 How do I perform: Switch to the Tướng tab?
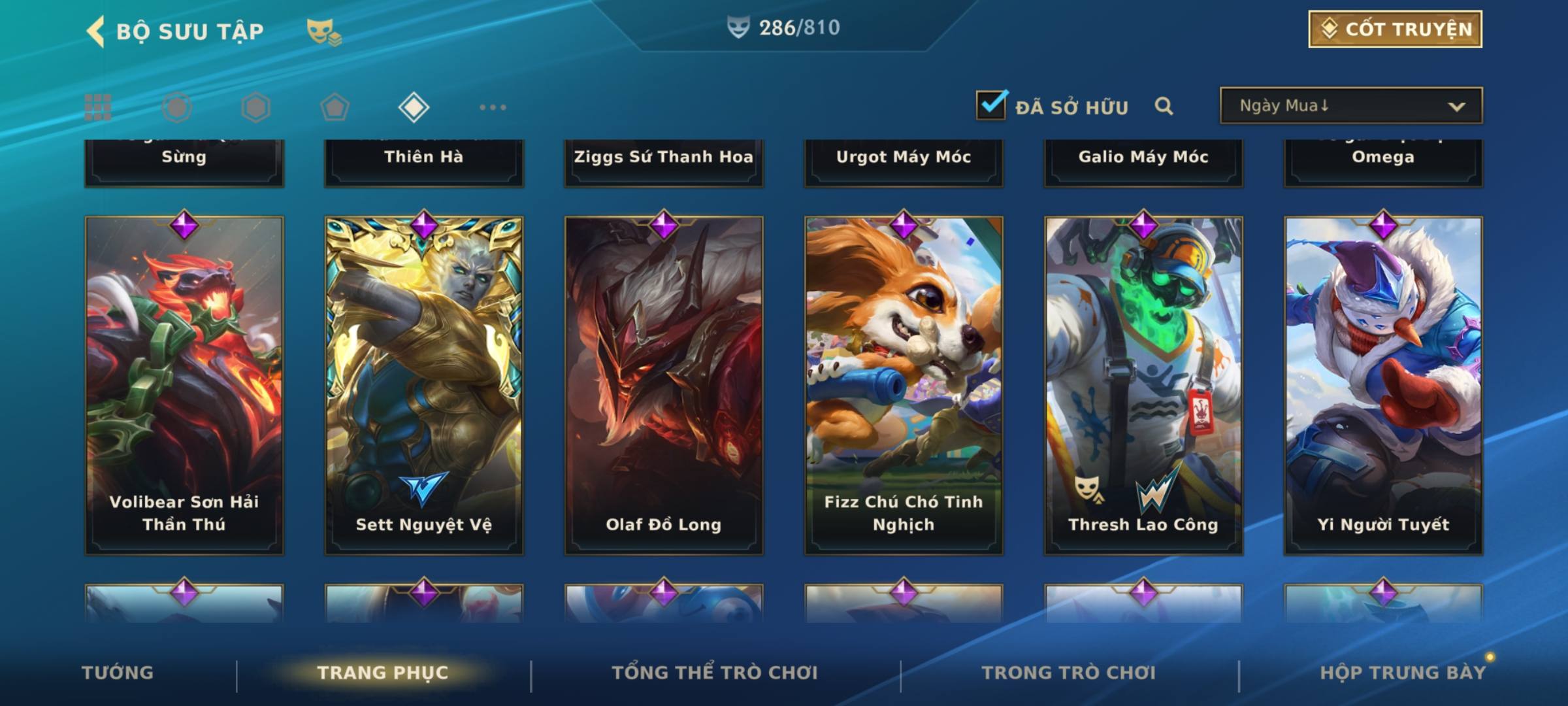tap(118, 673)
